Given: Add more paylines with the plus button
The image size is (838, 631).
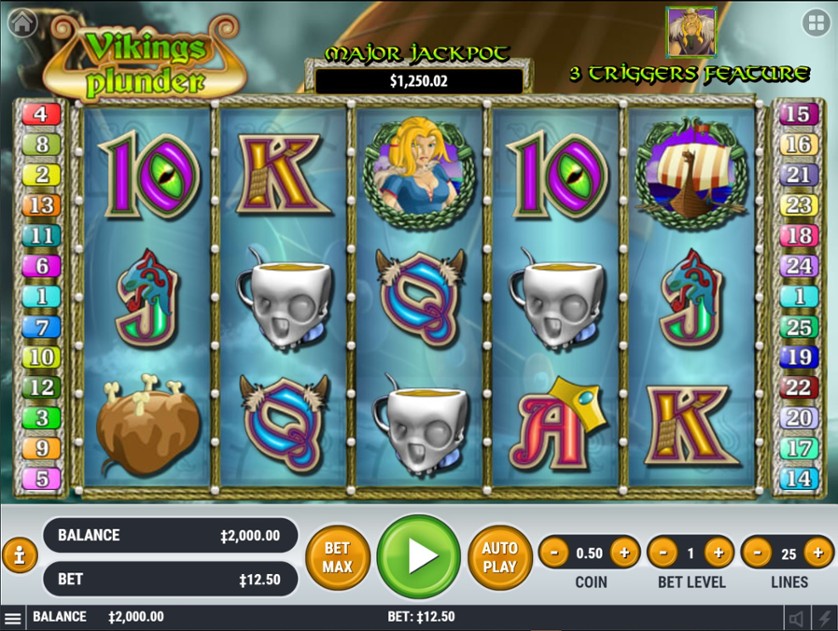Looking at the screenshot, I should click(818, 552).
